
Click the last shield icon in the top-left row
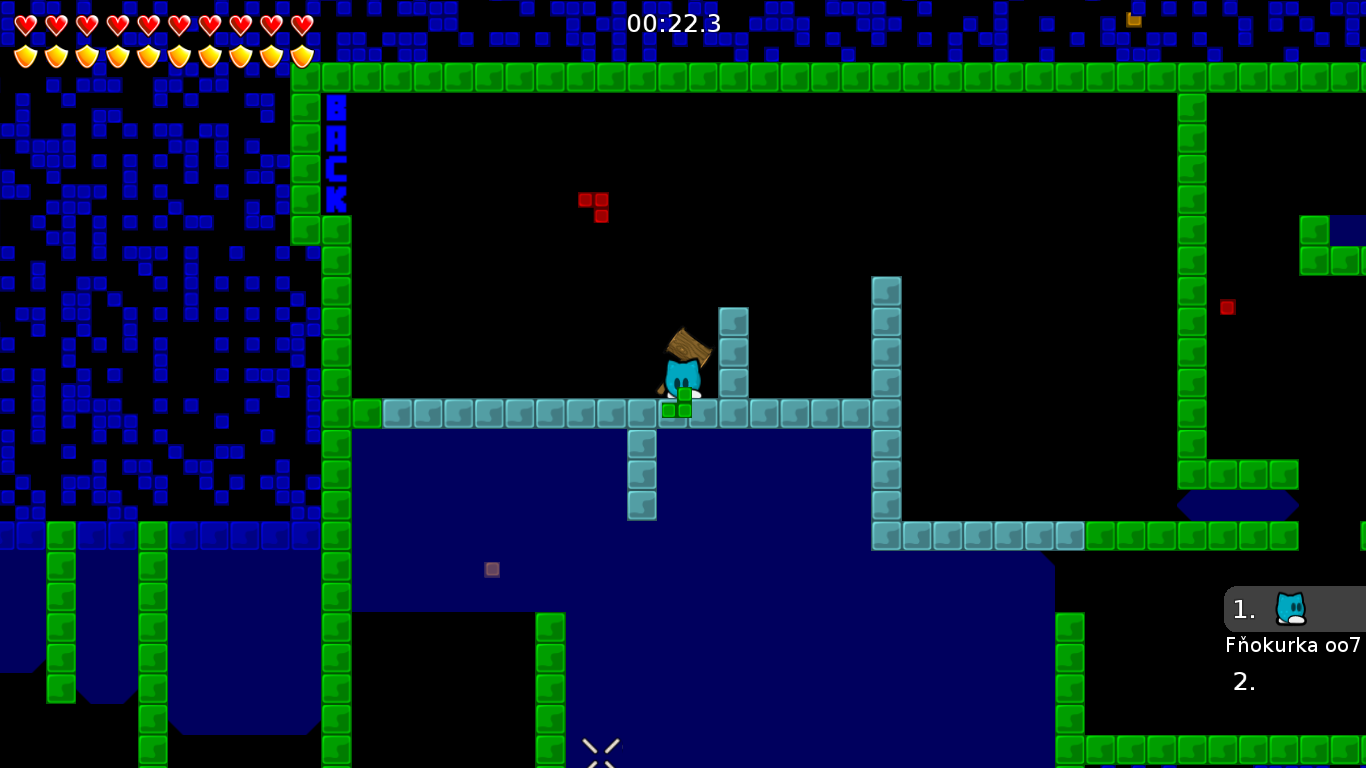[x=299, y=55]
